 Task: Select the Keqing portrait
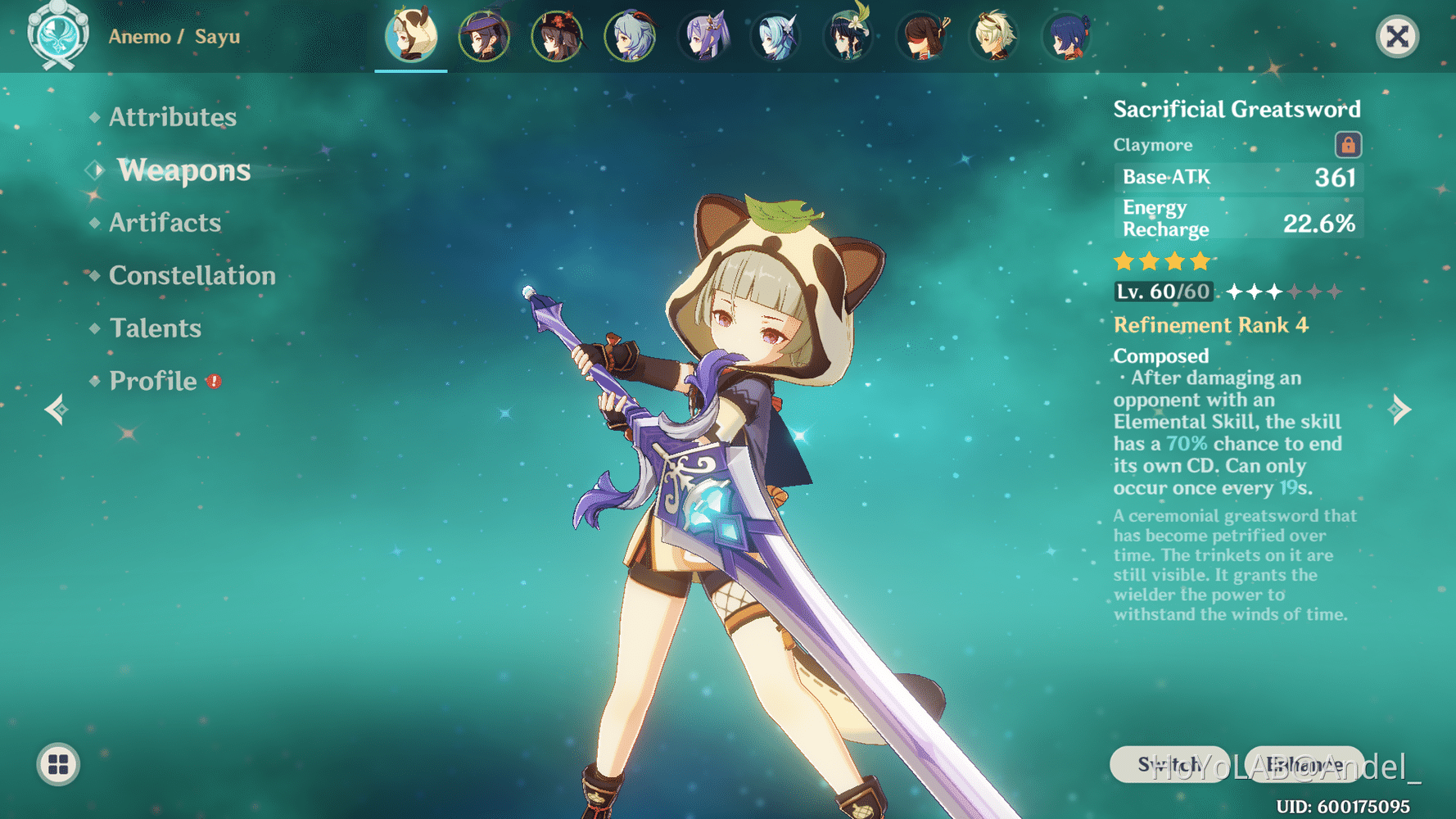coord(705,36)
